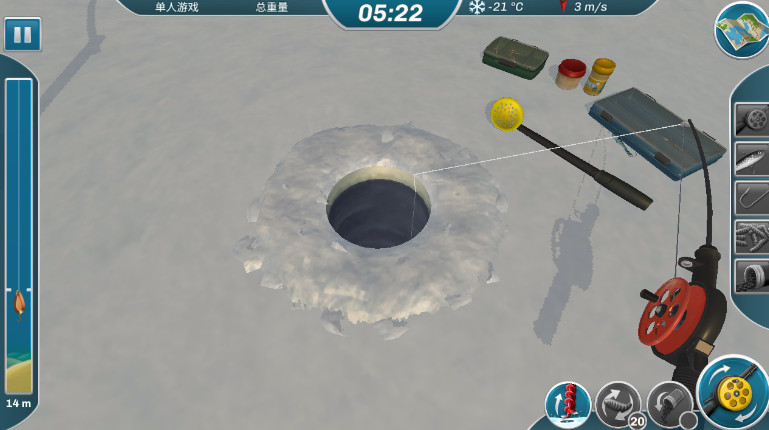
Task: Pause the game
Action: 21,35
